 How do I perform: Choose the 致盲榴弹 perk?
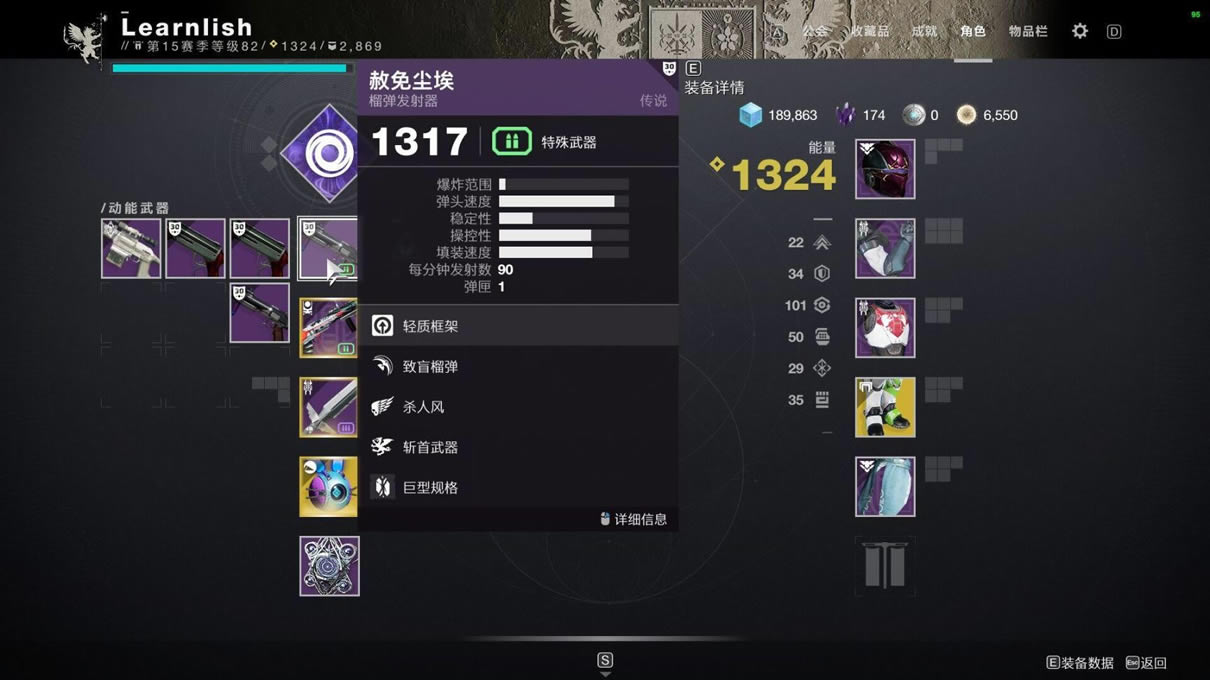[x=518, y=367]
